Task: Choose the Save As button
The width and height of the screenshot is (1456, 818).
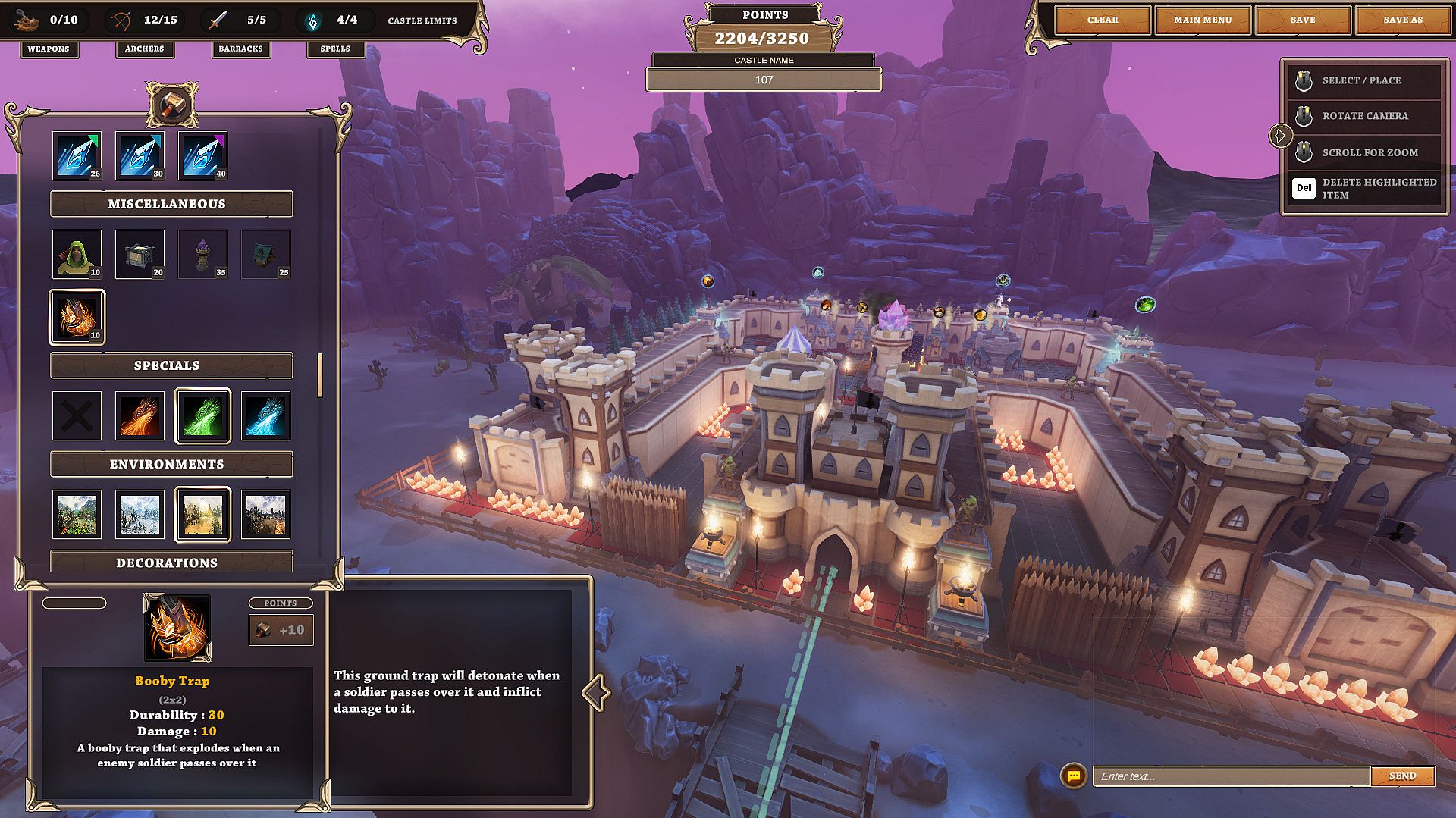Action: [x=1402, y=20]
